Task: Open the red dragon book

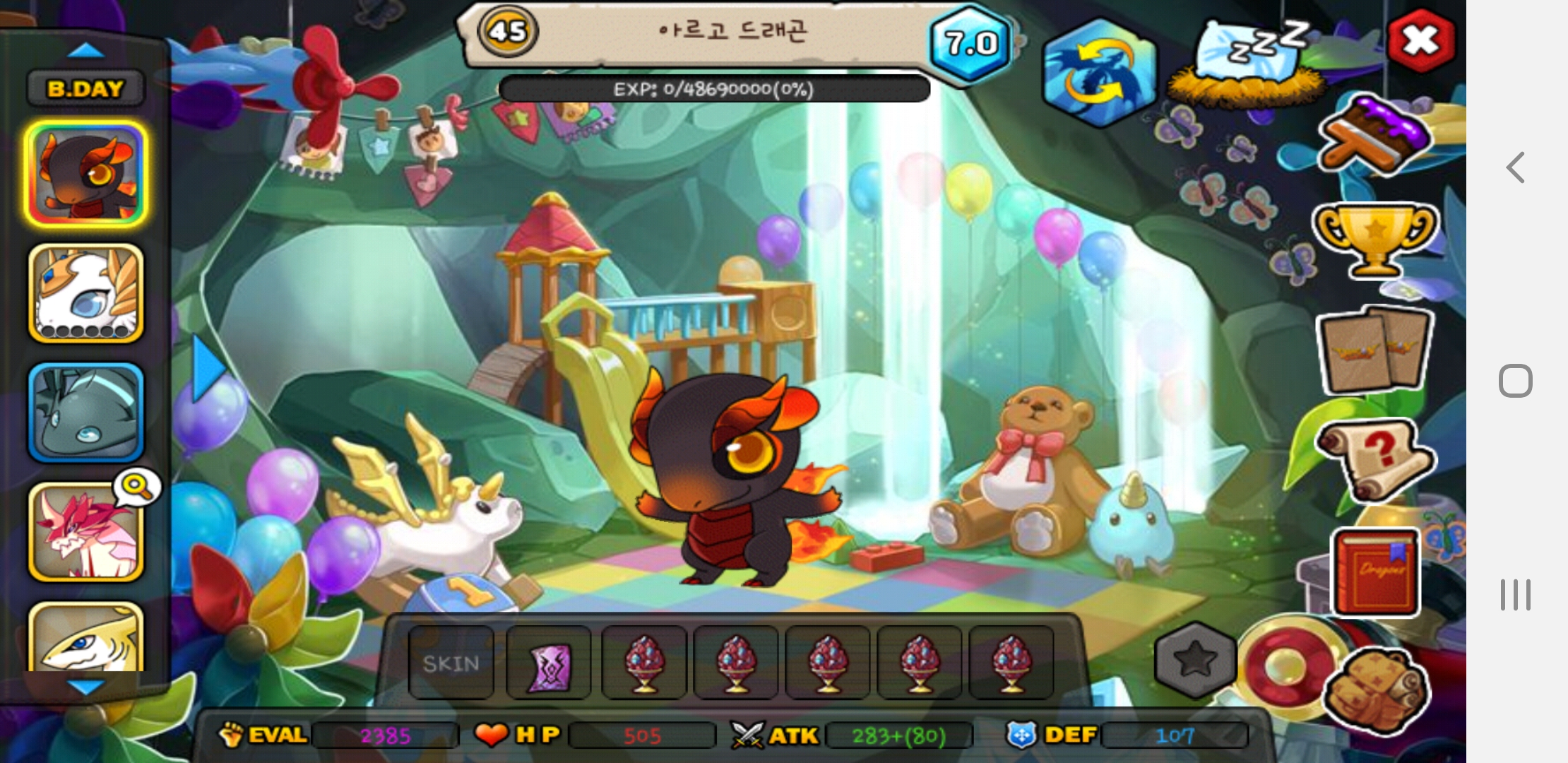Action: (x=1374, y=572)
